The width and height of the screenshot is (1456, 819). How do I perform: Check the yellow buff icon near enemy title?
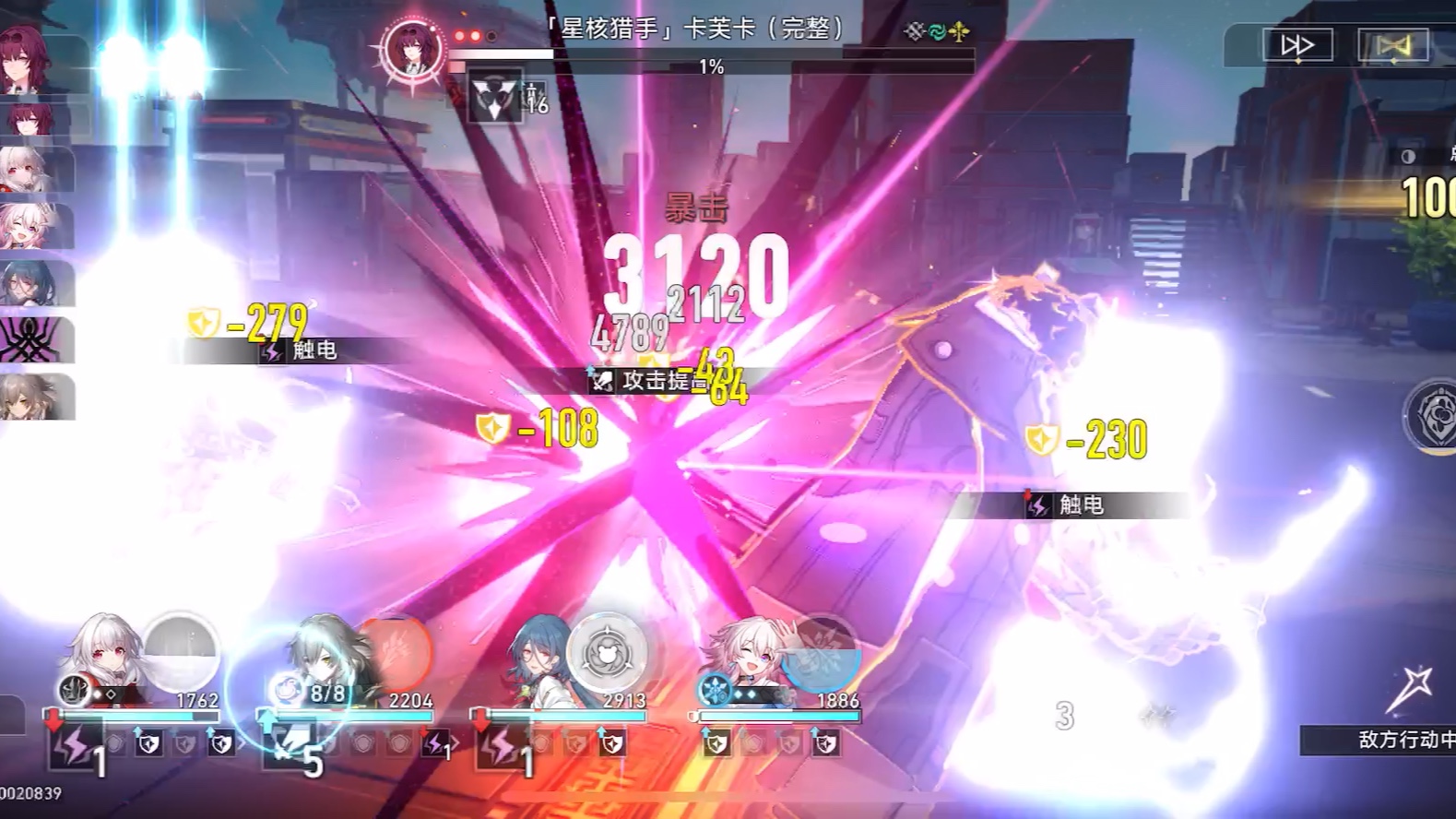(x=959, y=30)
